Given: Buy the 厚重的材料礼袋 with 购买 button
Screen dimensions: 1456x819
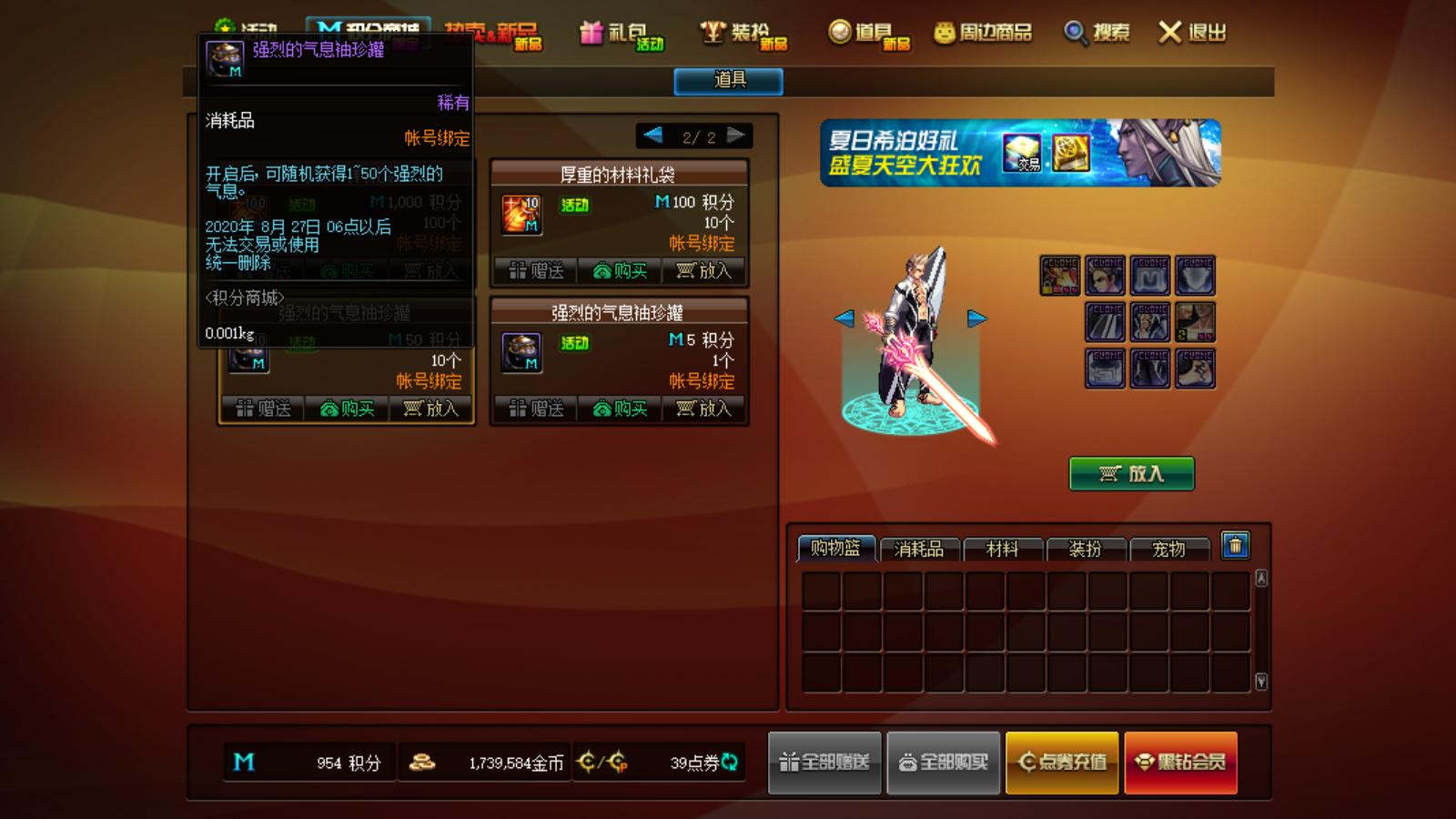Looking at the screenshot, I should pos(619,271).
